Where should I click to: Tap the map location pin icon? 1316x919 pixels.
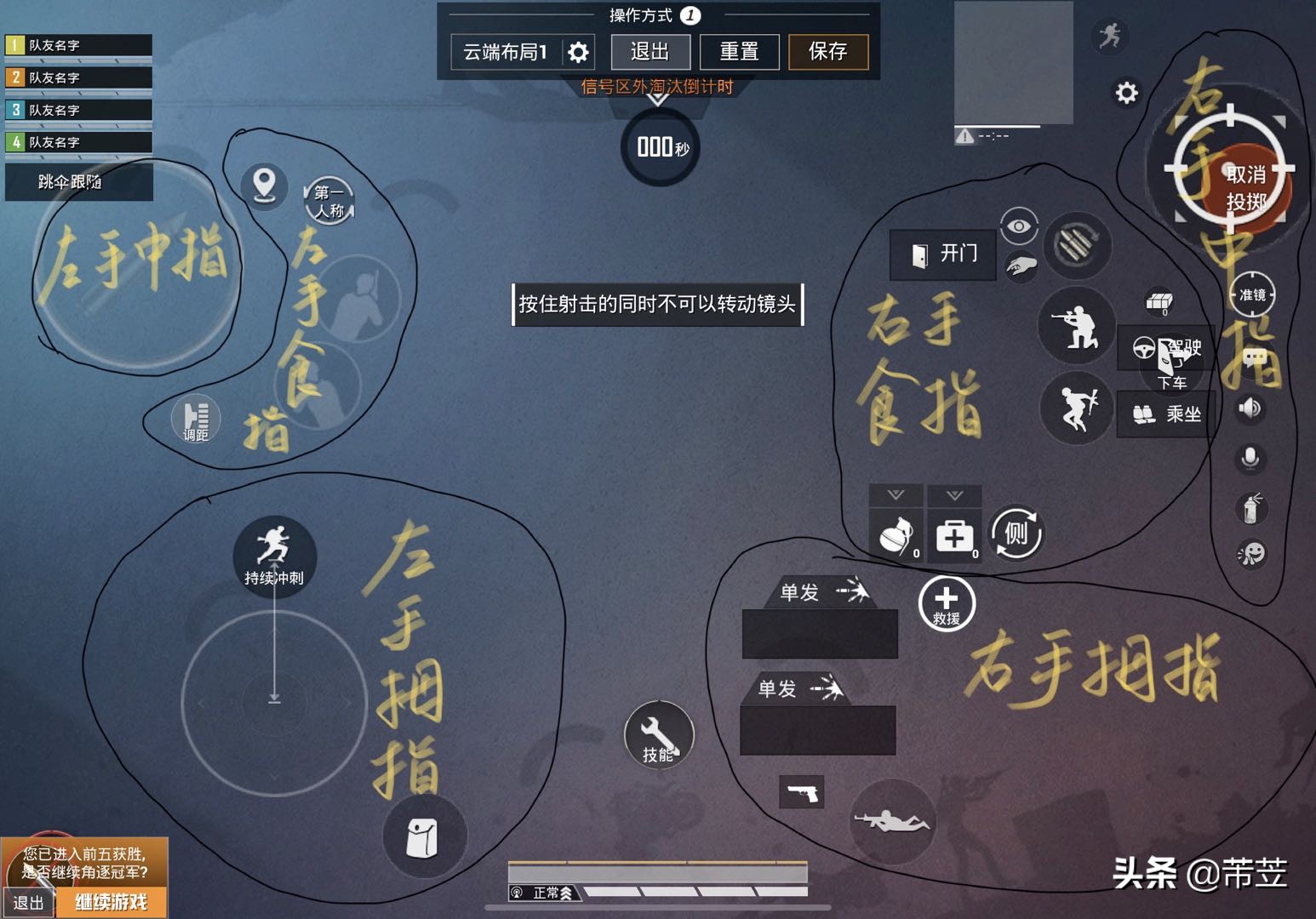[x=264, y=186]
